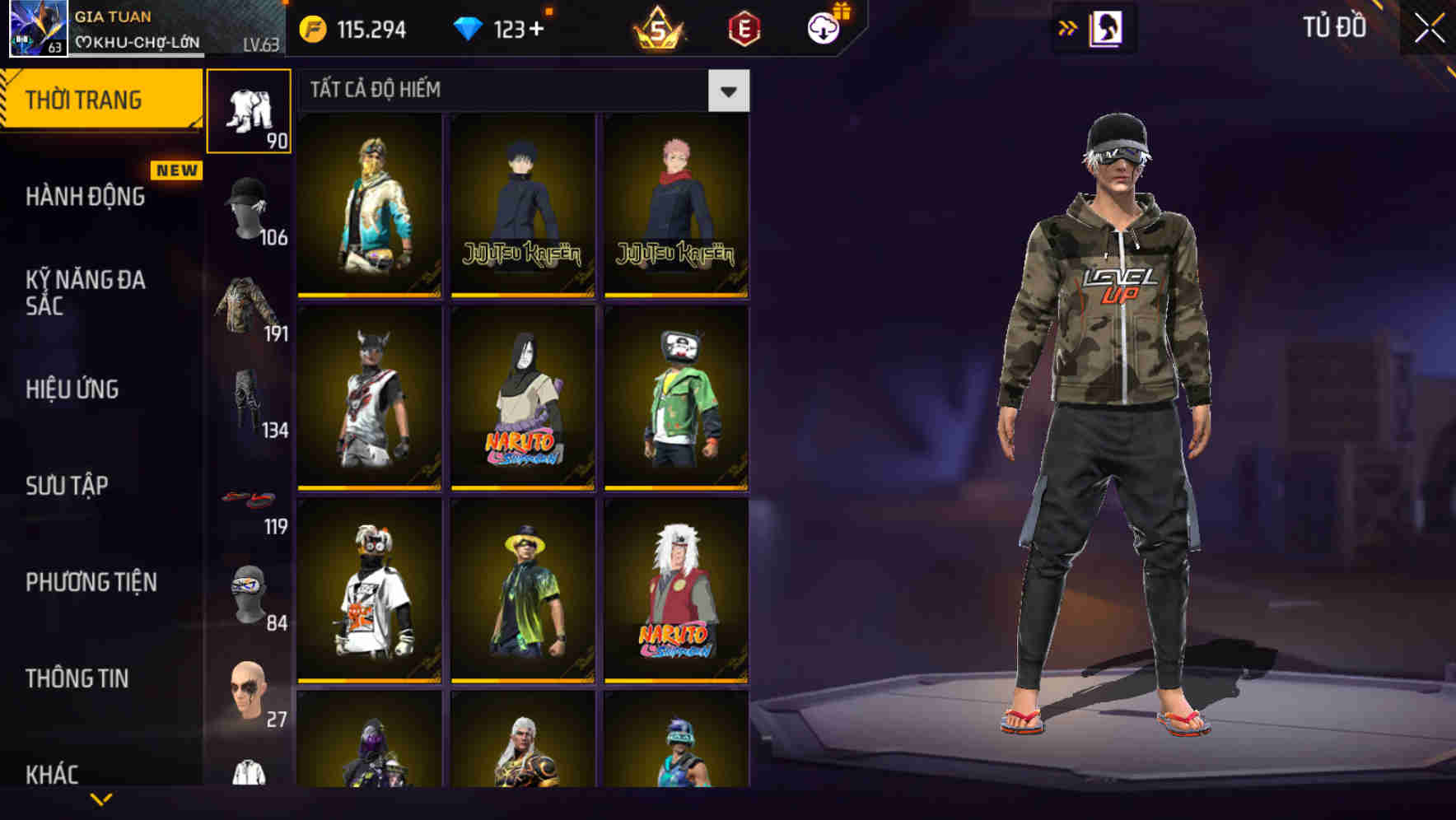Expand more categories with the bottom chevron
Screen dimensions: 1456x820
pos(102,799)
